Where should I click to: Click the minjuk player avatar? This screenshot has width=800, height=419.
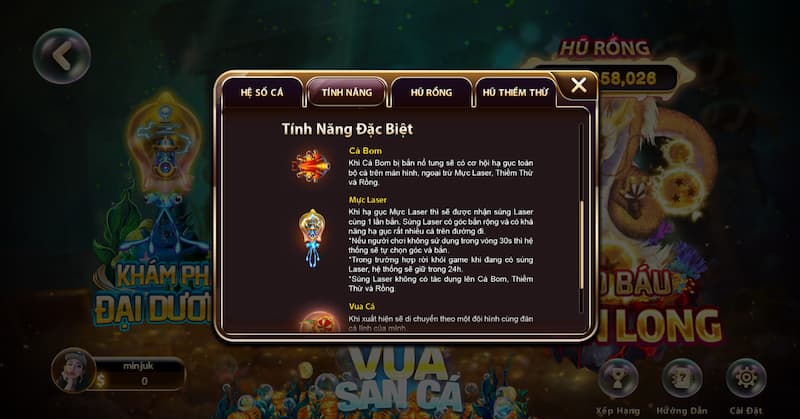point(73,370)
